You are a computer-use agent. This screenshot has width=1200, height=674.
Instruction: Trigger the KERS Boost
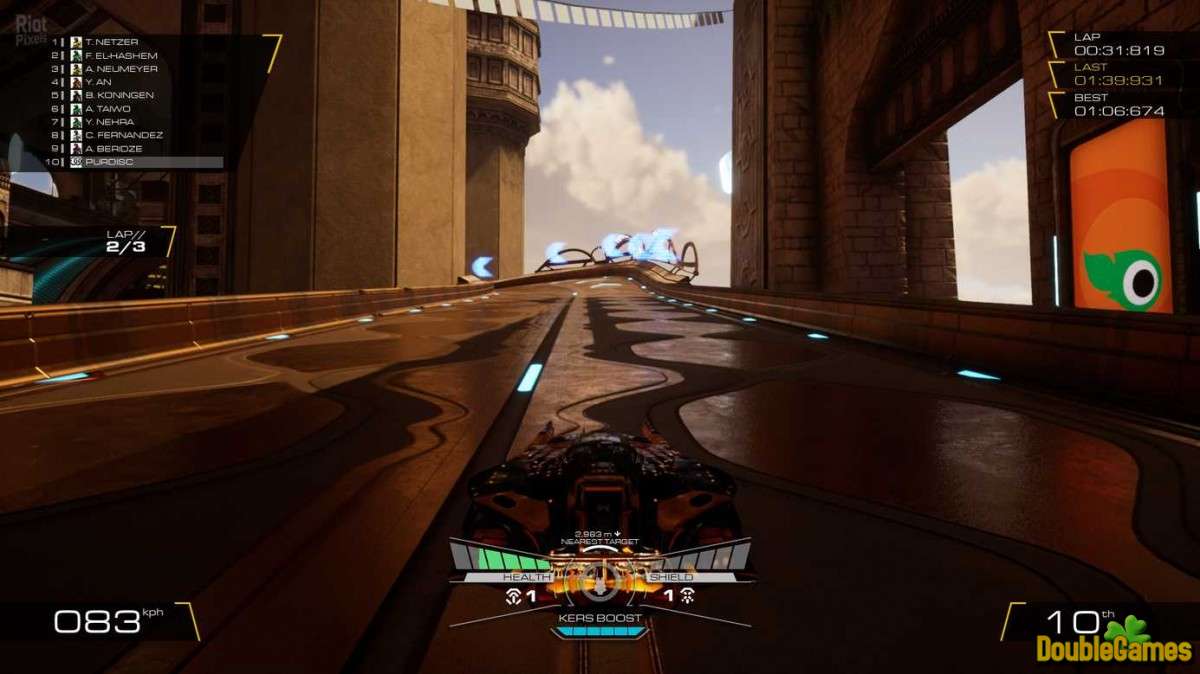600,619
